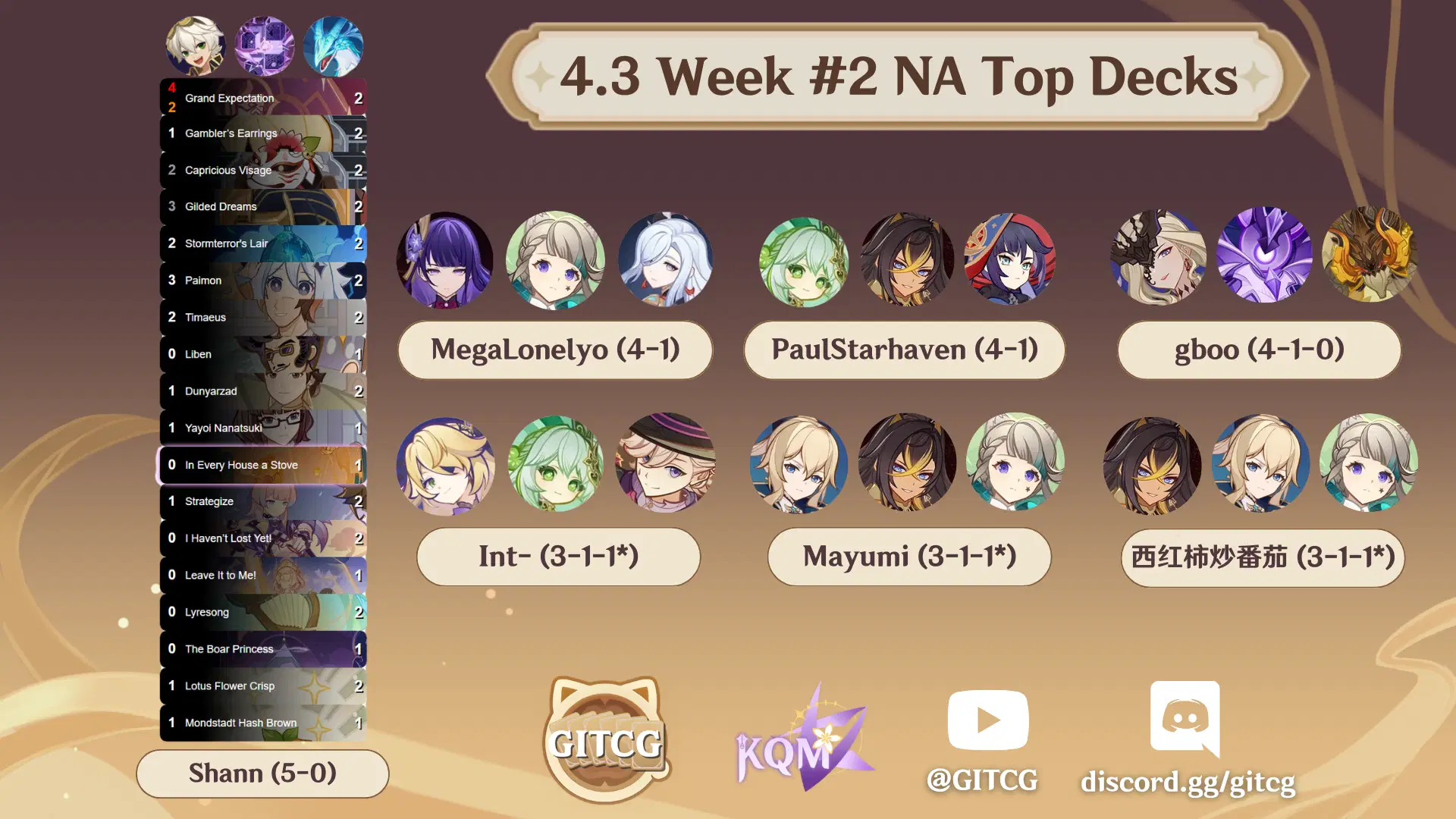Image resolution: width=1456 pixels, height=819 pixels.
Task: Expand gboo's (4-1-0) deck details
Action: pyautogui.click(x=1258, y=350)
